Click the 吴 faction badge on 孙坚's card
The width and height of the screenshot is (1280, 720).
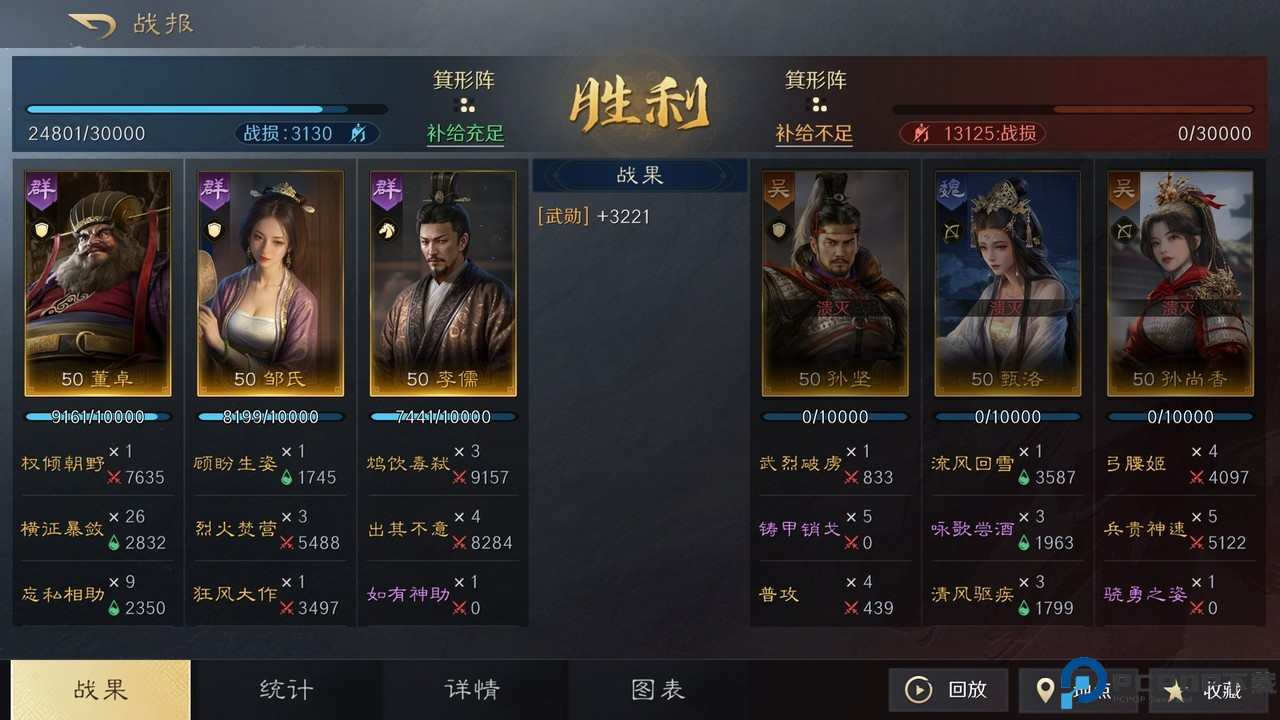tap(778, 187)
